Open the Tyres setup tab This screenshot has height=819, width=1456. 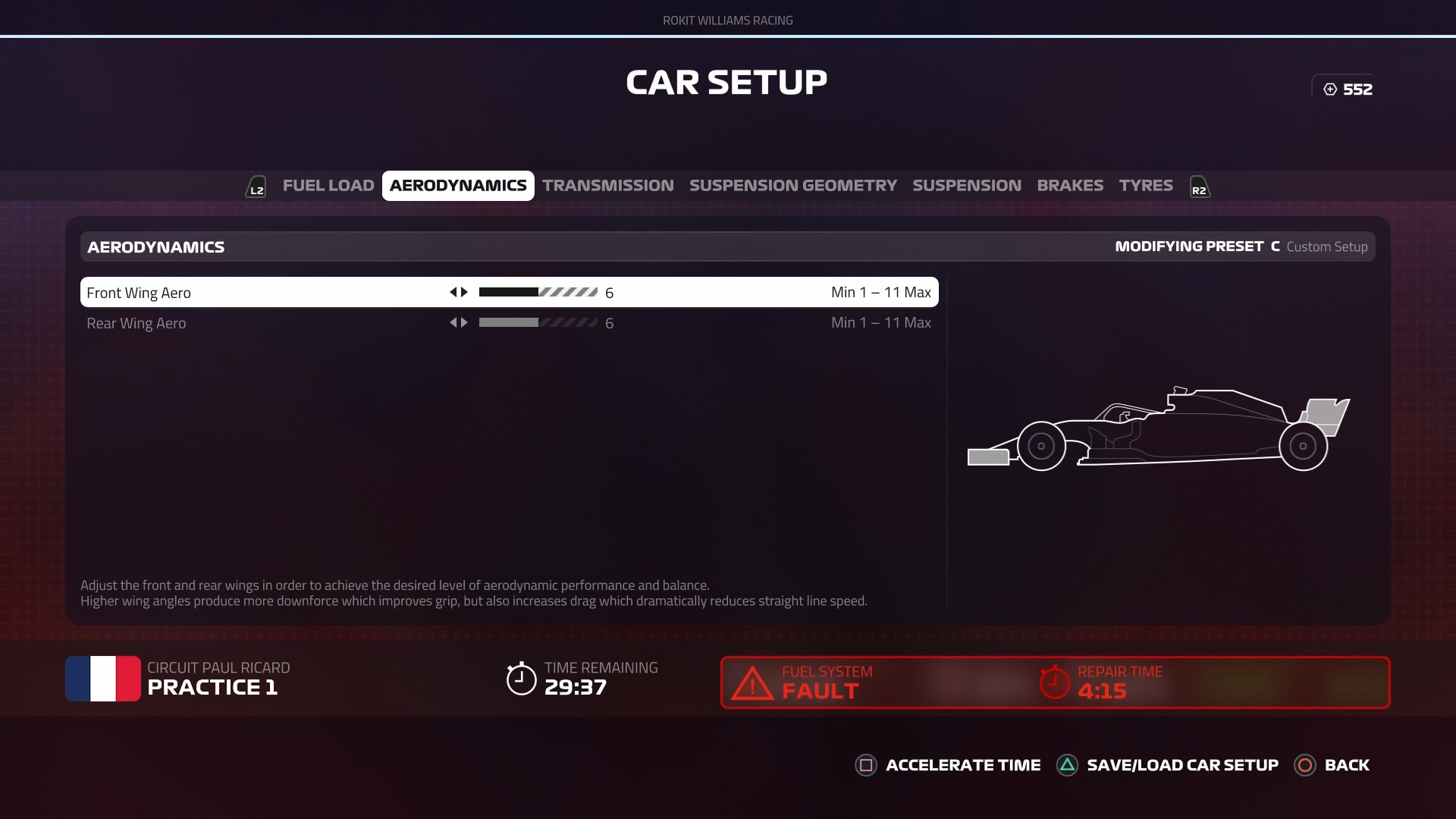point(1145,186)
